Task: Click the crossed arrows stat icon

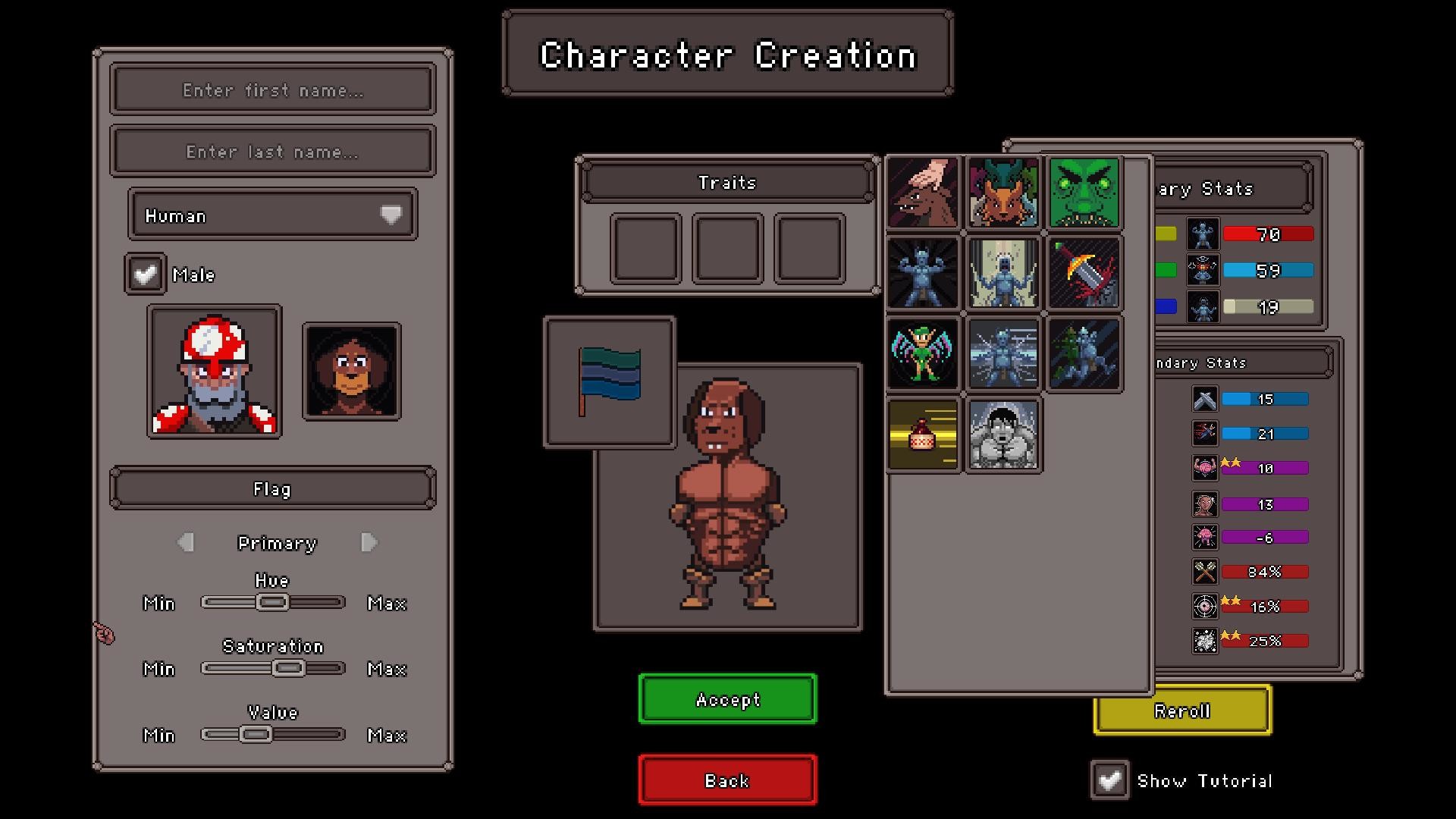Action: tap(1204, 571)
